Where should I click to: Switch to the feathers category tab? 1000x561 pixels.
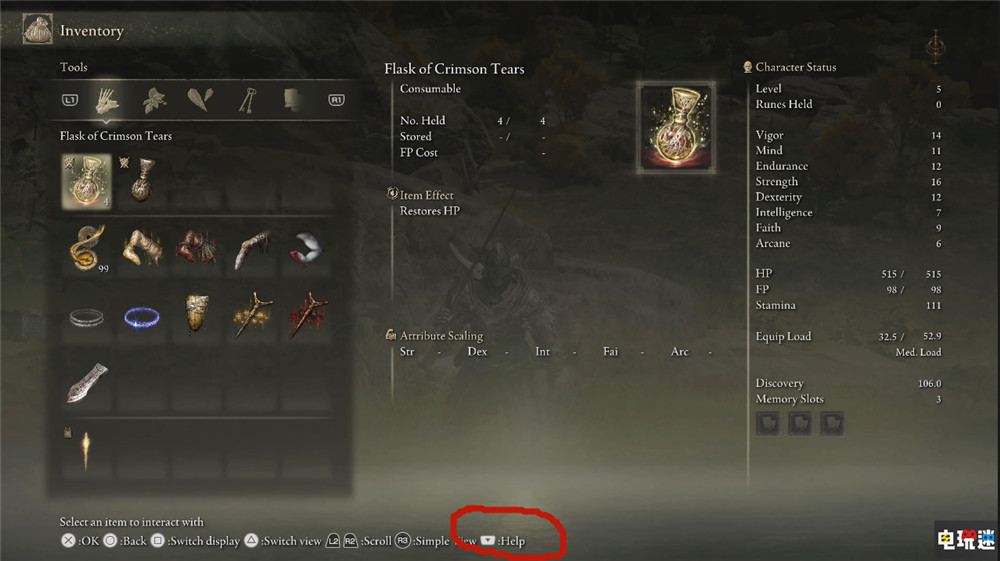pos(200,100)
